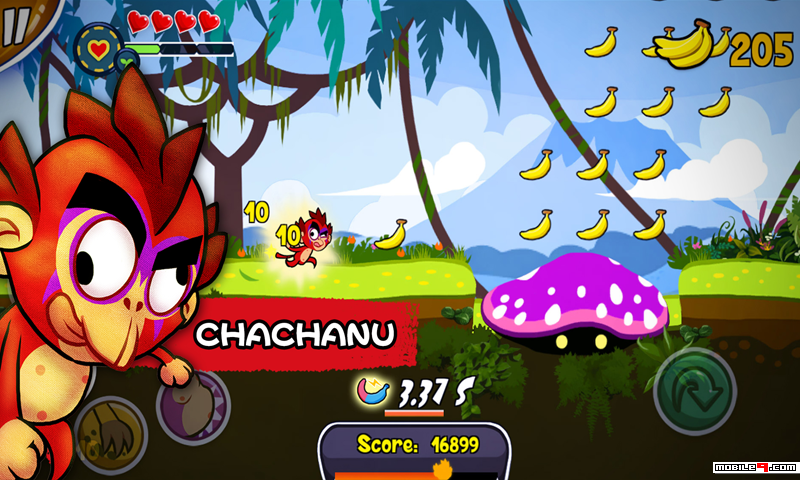Image resolution: width=800 pixels, height=480 pixels.
Task: Click the heart emblem power icon
Action: click(x=99, y=48)
